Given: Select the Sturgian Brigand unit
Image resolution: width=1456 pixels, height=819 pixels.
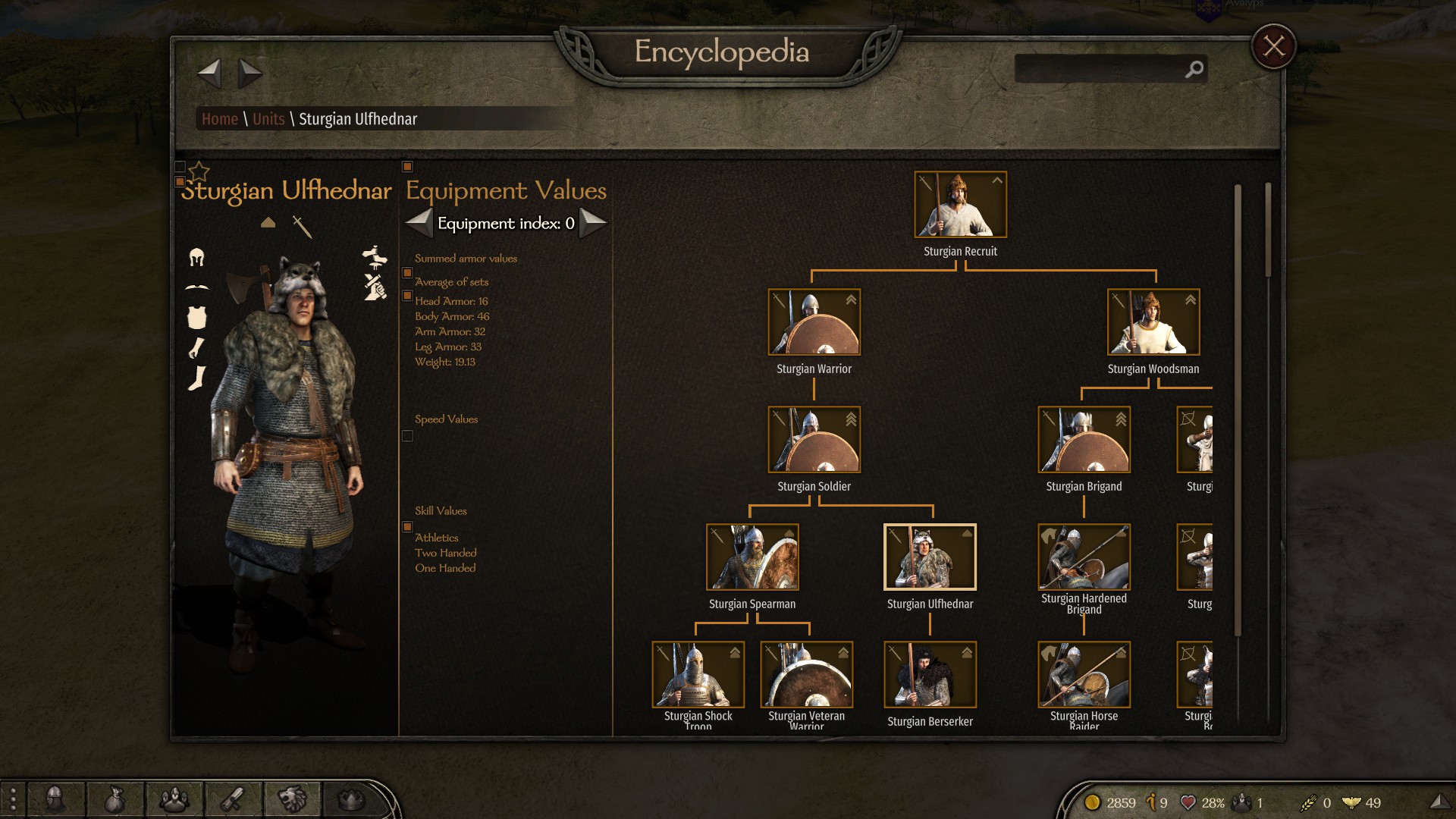Looking at the screenshot, I should (1084, 440).
